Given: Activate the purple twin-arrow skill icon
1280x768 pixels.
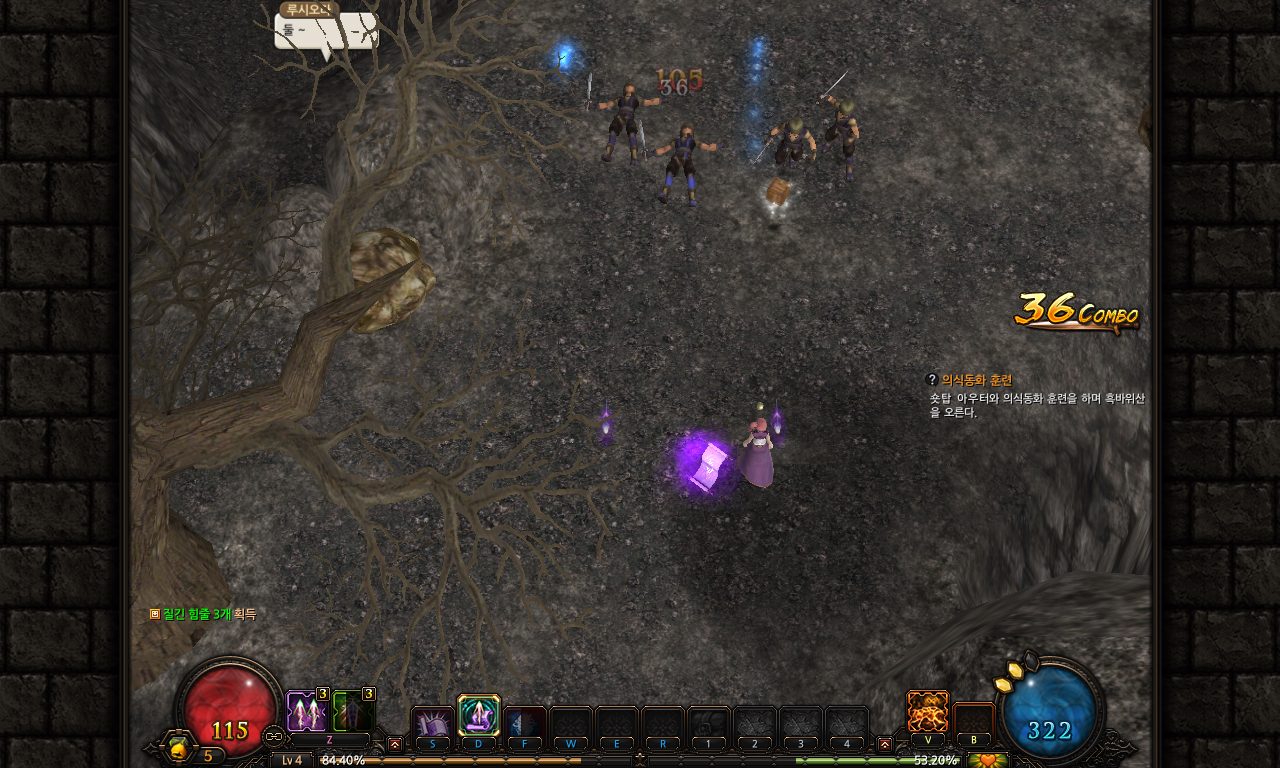Looking at the screenshot, I should 306,712.
